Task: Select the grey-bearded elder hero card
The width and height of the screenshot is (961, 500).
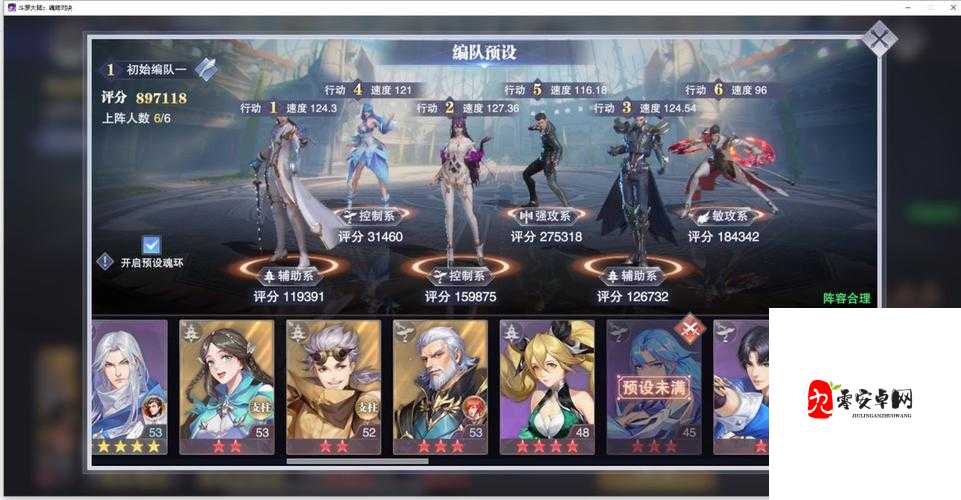Action: pos(440,387)
